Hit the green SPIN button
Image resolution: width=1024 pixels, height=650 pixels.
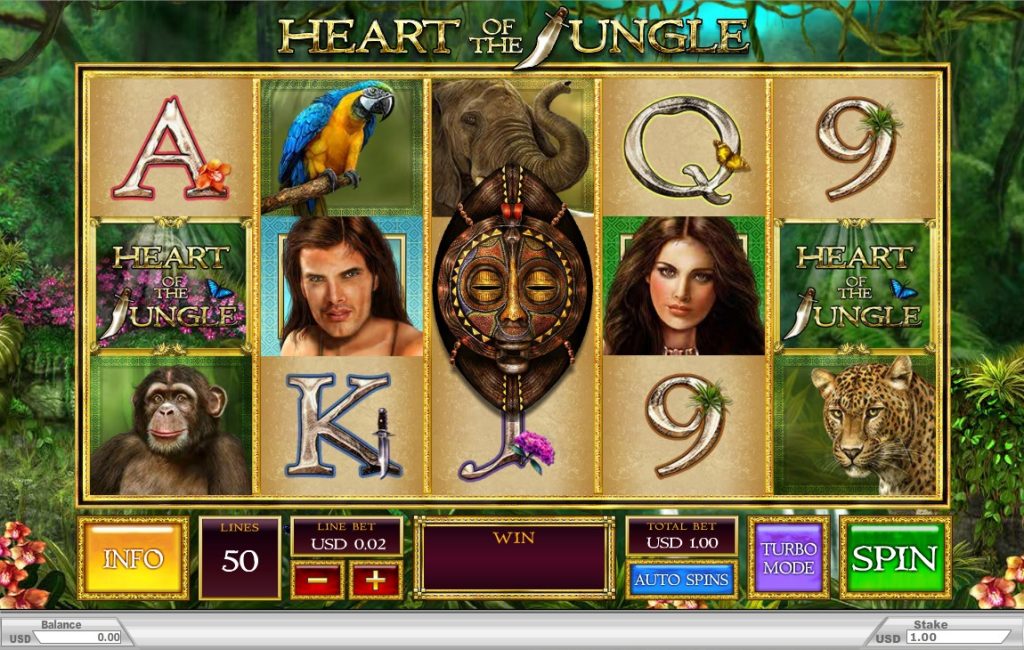pyautogui.click(x=894, y=558)
